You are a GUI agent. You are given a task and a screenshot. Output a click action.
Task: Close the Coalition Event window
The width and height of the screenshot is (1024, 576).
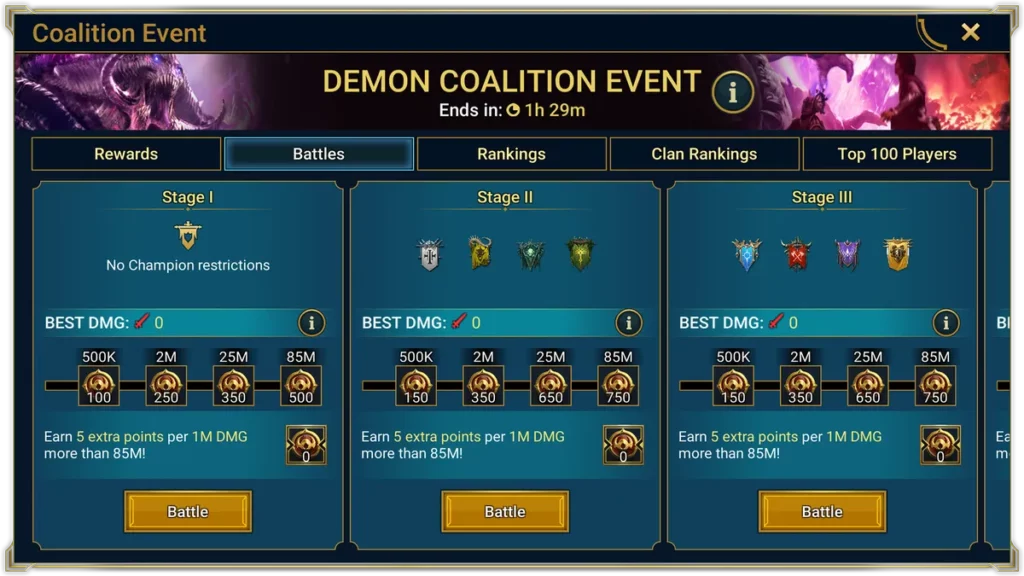coord(970,32)
